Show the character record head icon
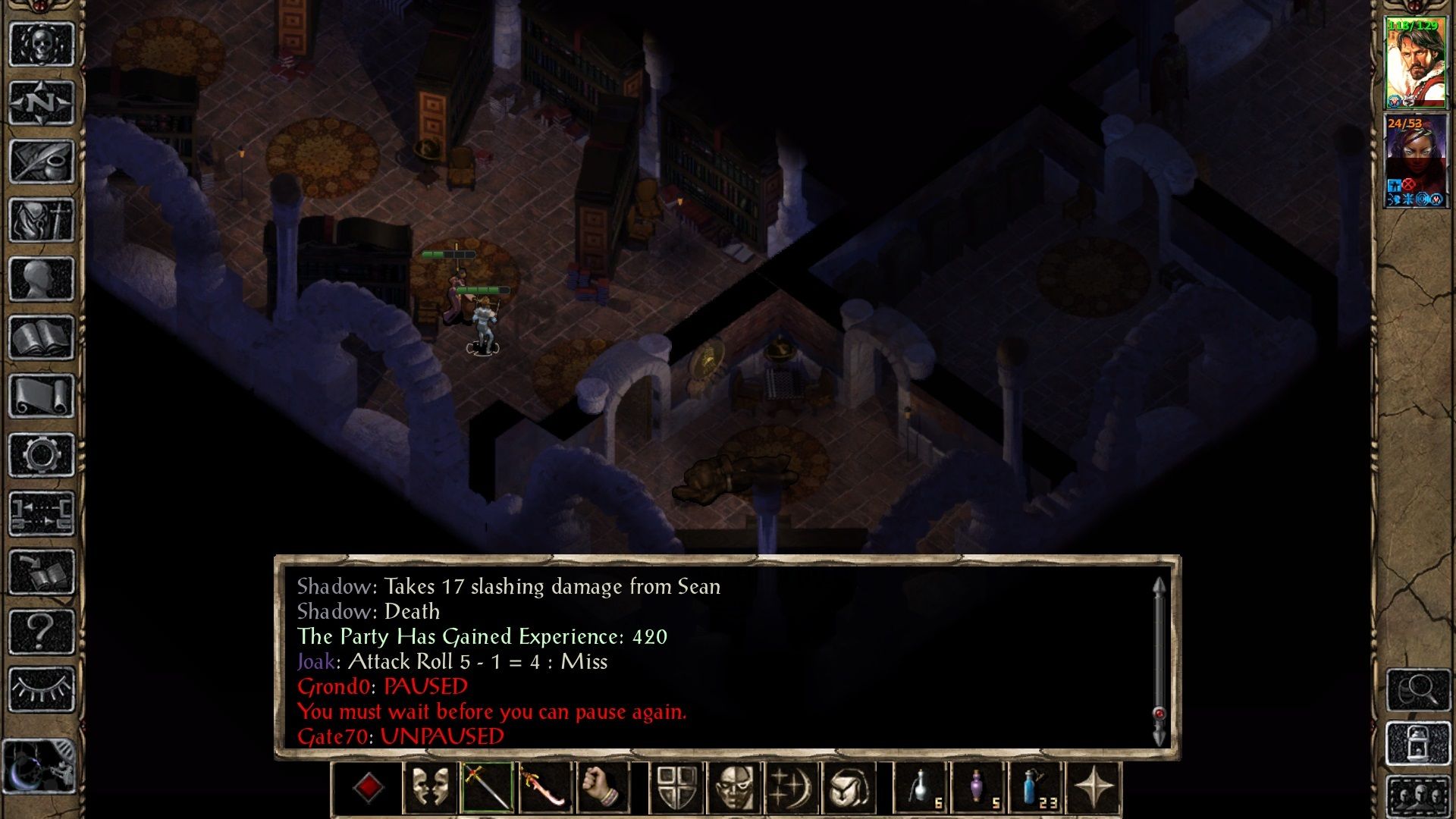The image size is (1456, 819). 42,279
